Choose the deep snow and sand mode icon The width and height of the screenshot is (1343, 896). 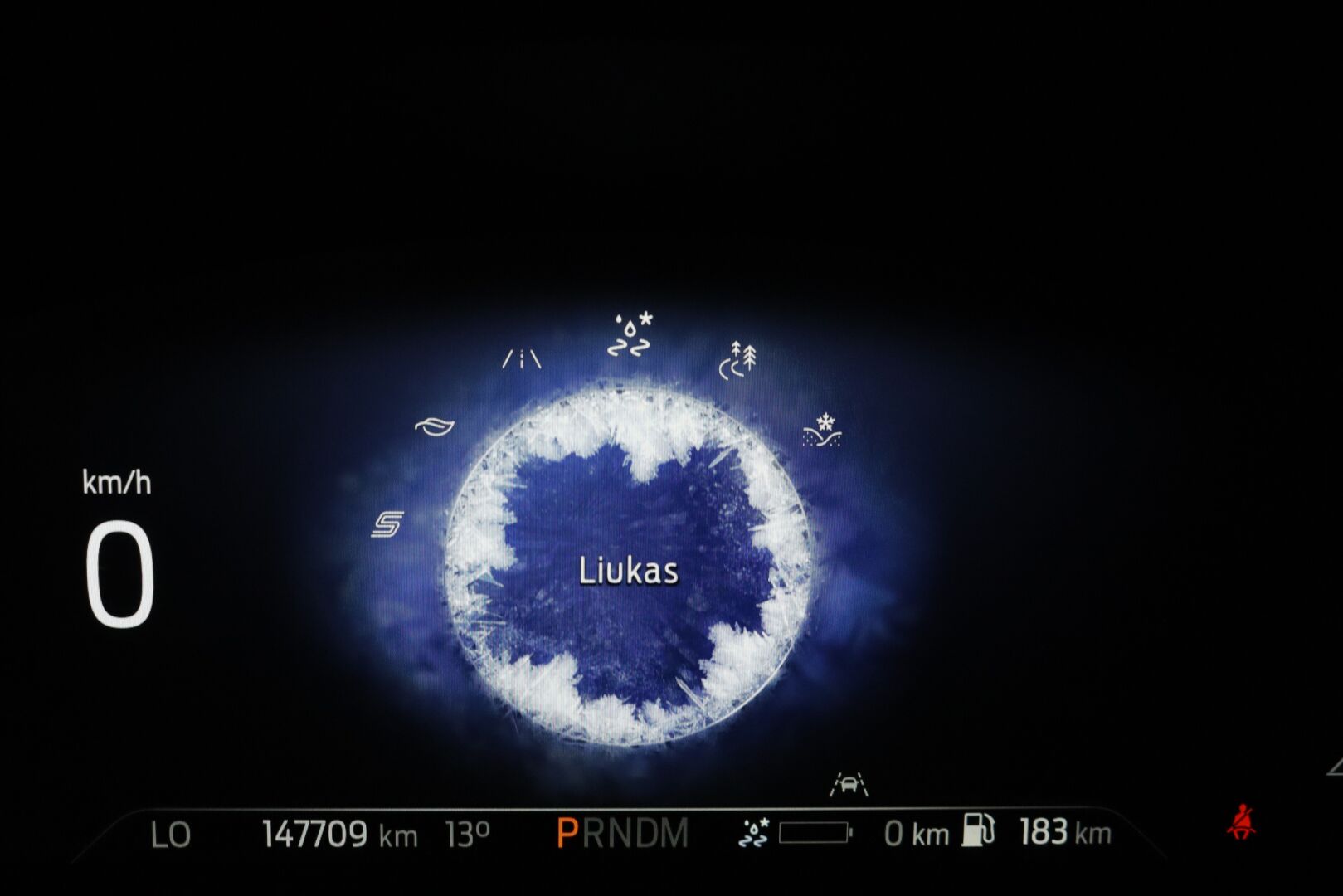click(822, 431)
